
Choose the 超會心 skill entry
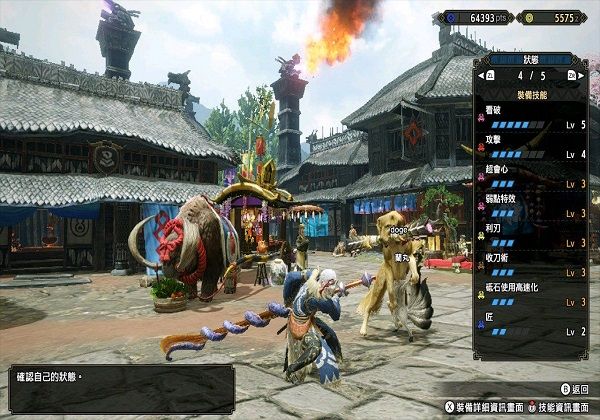coord(530,177)
